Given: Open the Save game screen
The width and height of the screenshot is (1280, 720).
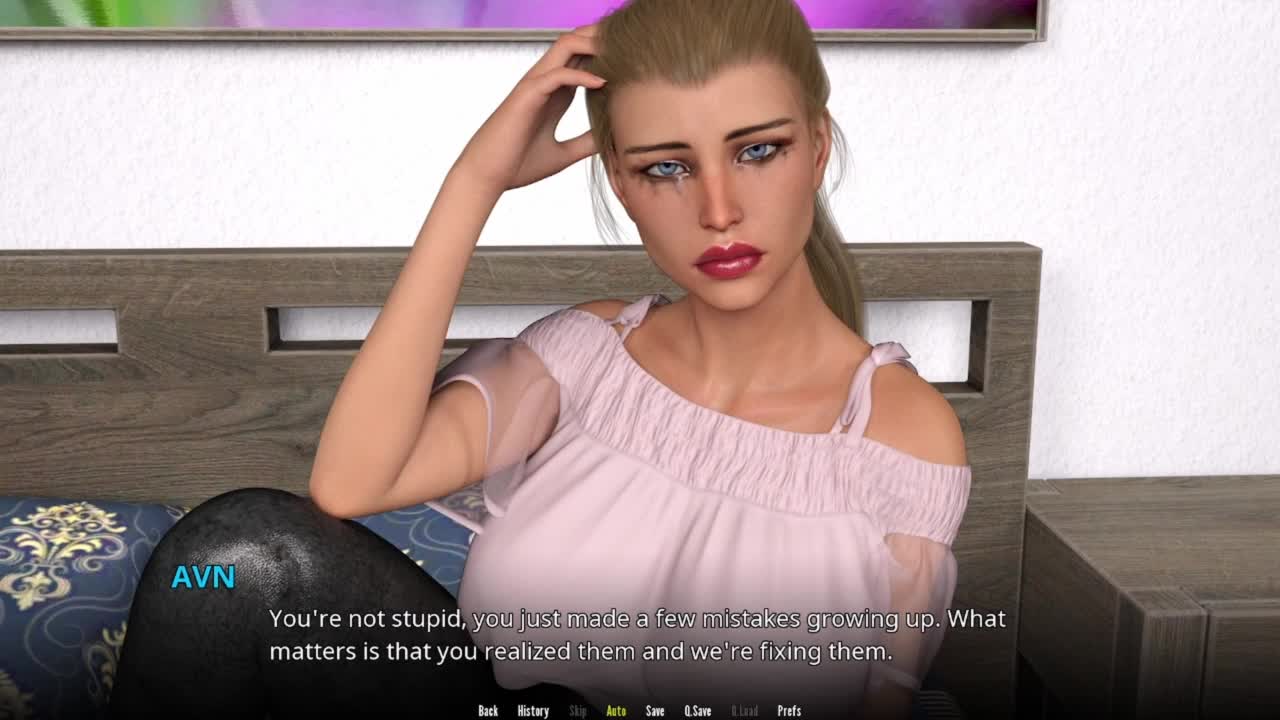Looking at the screenshot, I should click(655, 711).
